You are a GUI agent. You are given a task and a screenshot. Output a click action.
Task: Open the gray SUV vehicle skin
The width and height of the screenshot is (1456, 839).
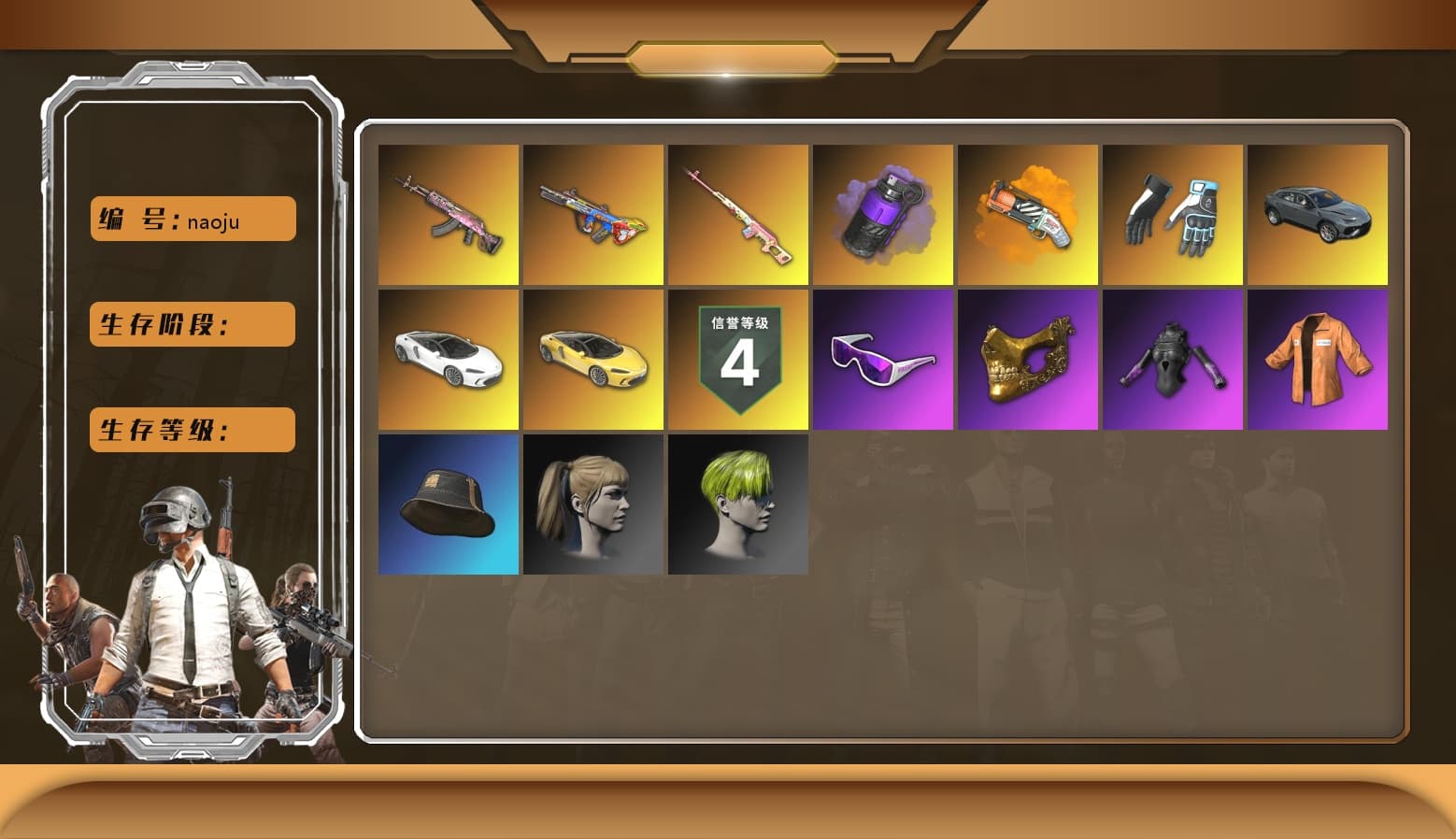(1318, 214)
